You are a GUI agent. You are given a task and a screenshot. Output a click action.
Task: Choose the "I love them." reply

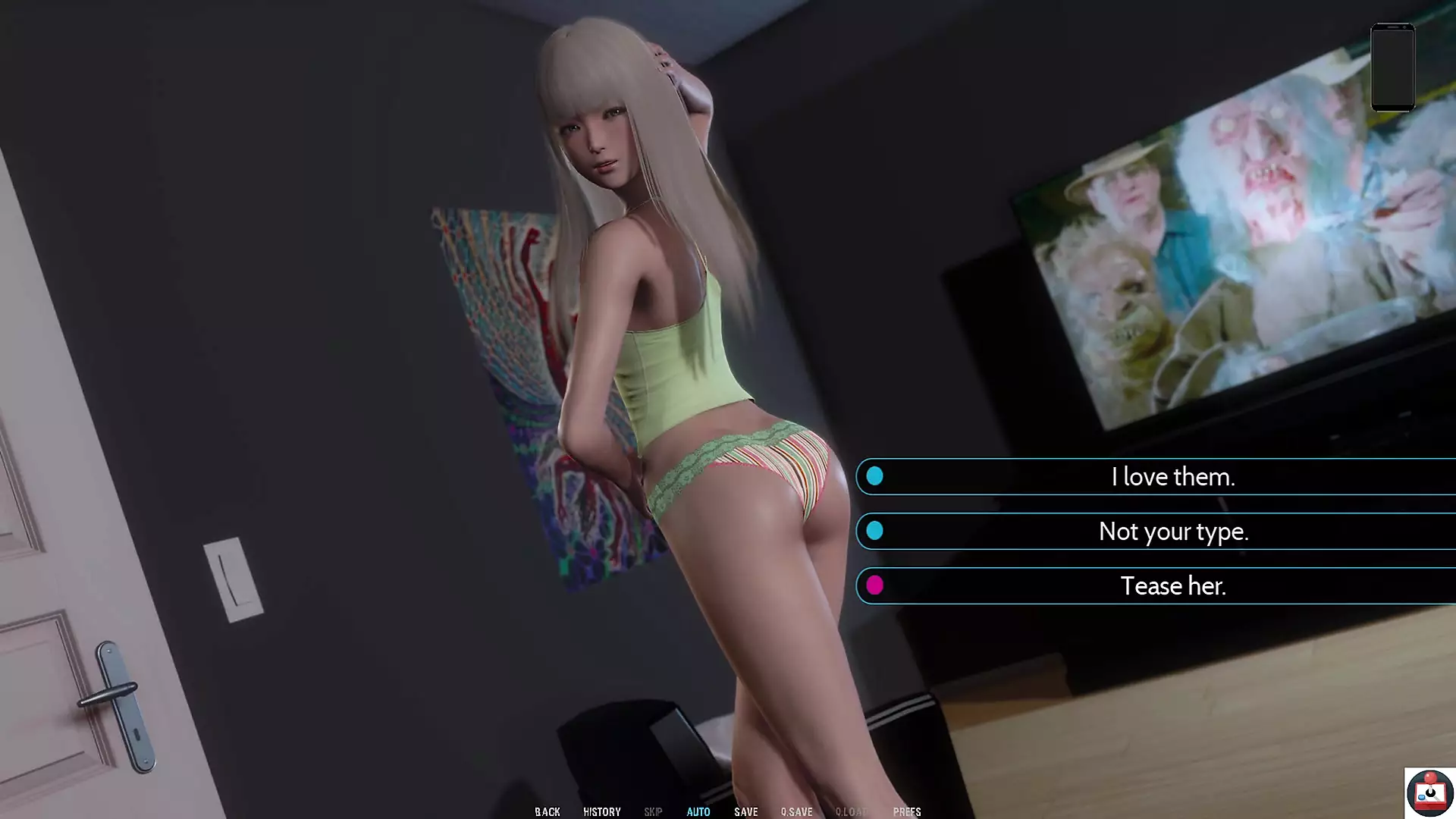(1172, 477)
